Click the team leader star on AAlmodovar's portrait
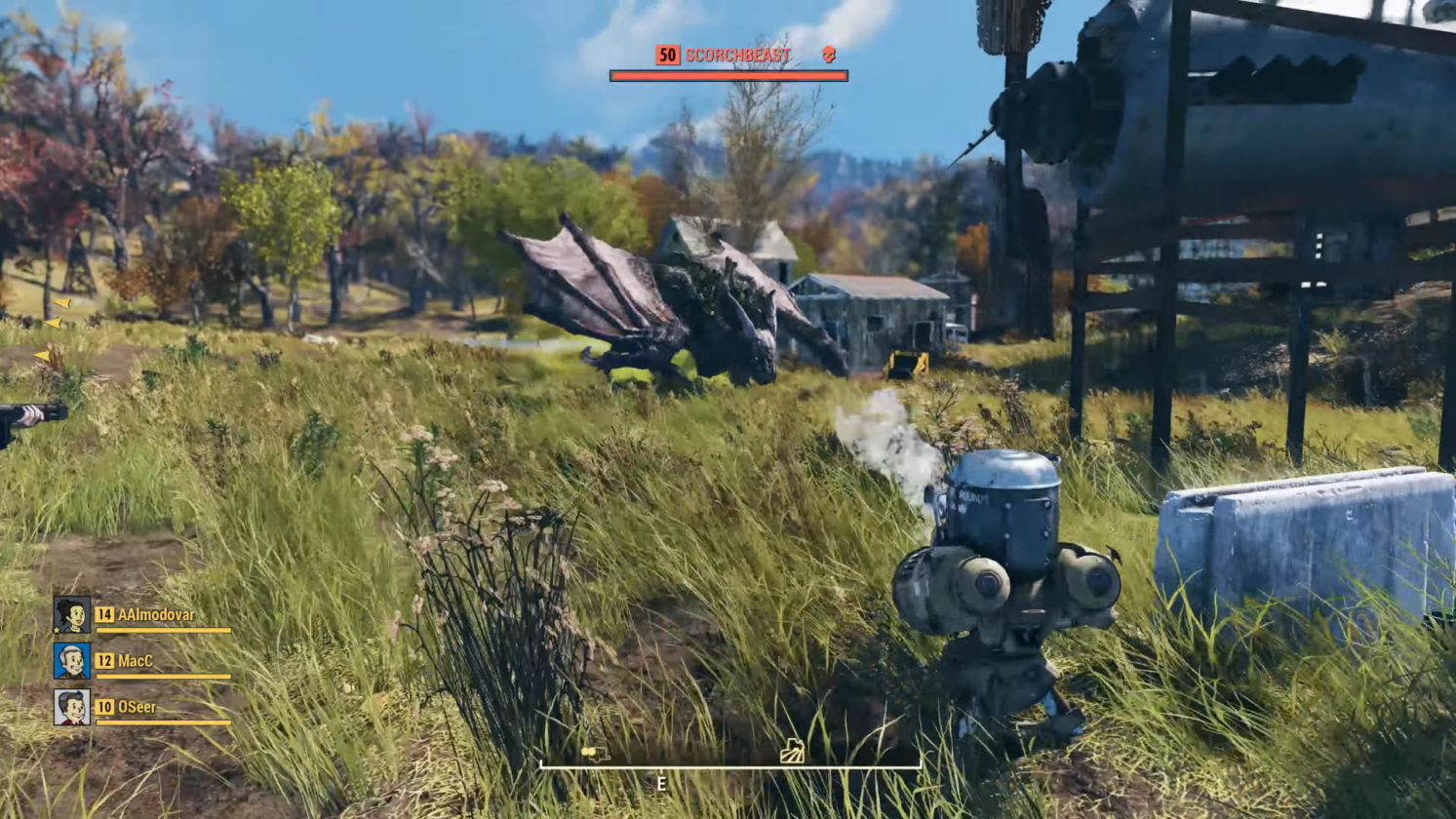This screenshot has width=1456, height=819. coord(57,630)
